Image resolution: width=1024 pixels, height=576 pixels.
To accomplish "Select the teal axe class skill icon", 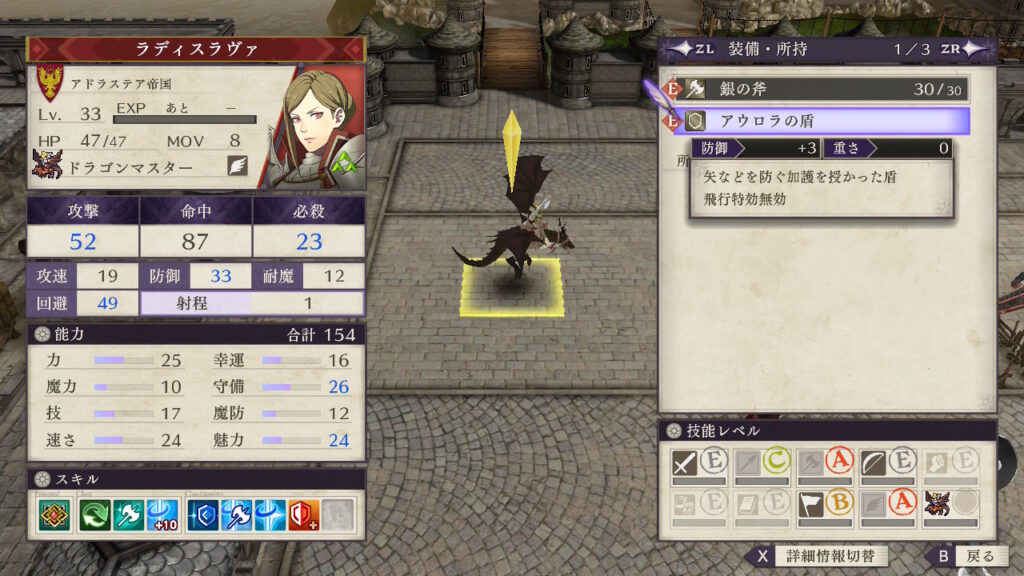I will tap(130, 514).
